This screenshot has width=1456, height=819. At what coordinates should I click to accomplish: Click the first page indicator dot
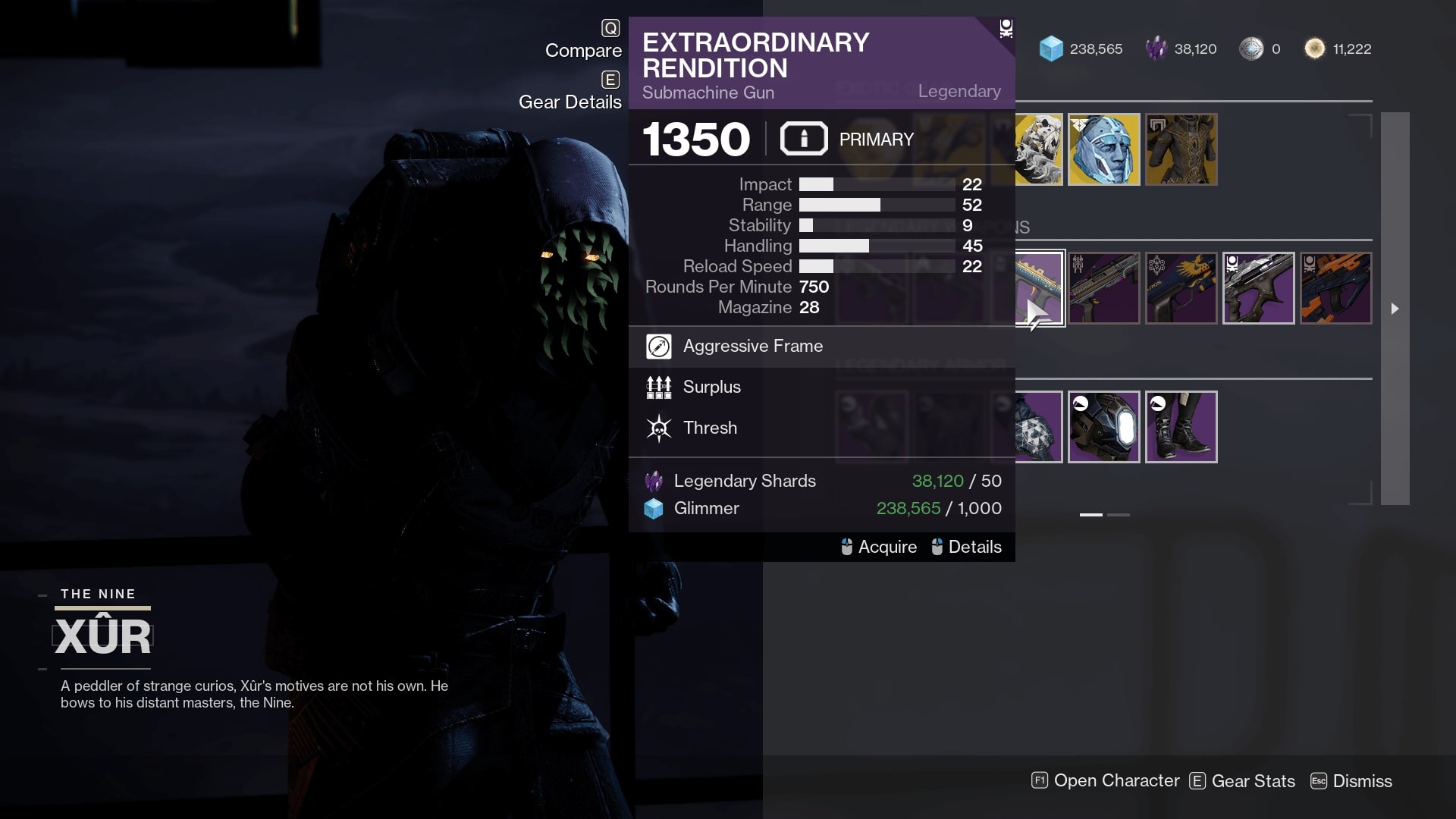pyautogui.click(x=1092, y=513)
